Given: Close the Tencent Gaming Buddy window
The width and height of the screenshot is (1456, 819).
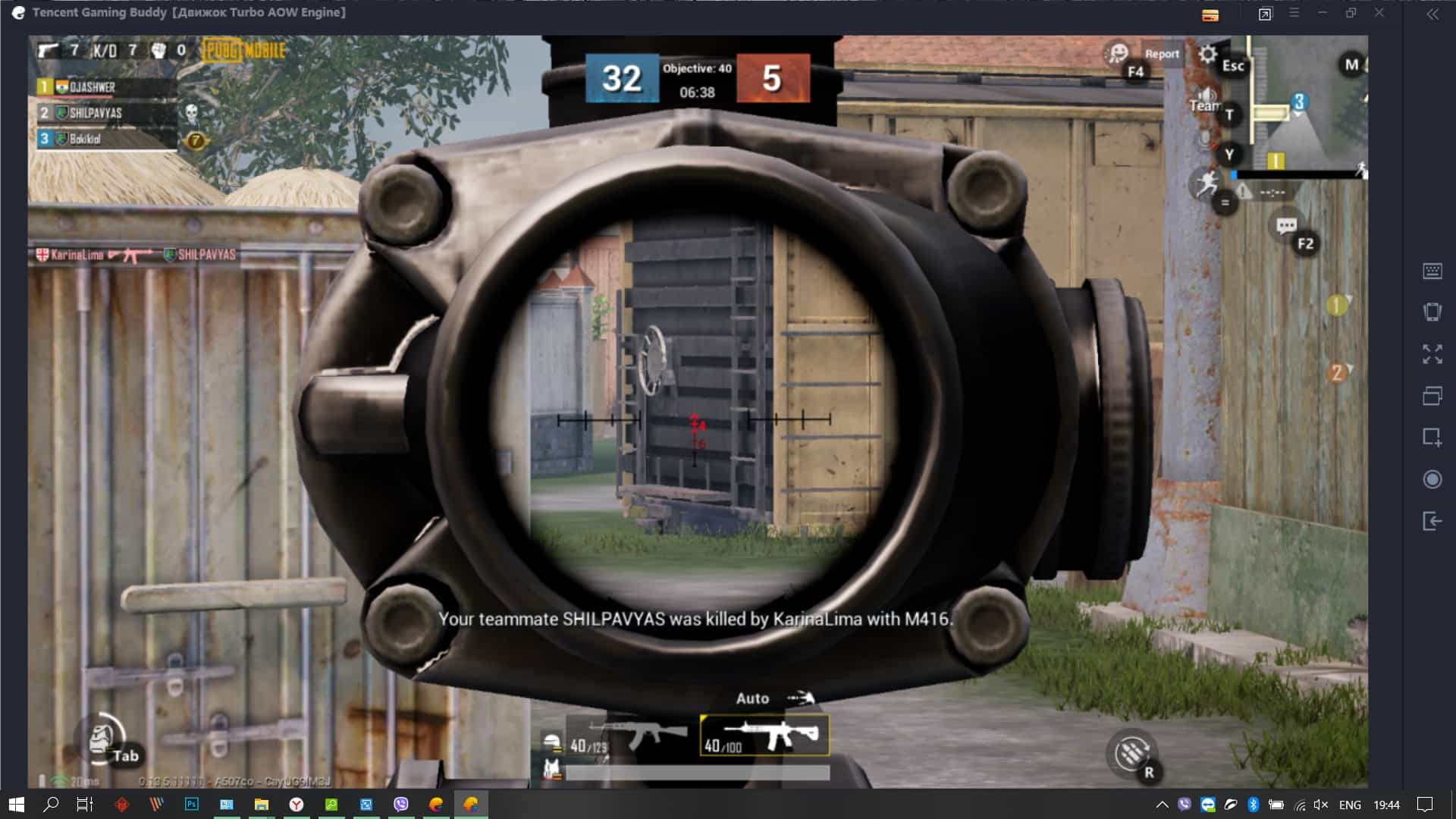Looking at the screenshot, I should [x=1379, y=13].
